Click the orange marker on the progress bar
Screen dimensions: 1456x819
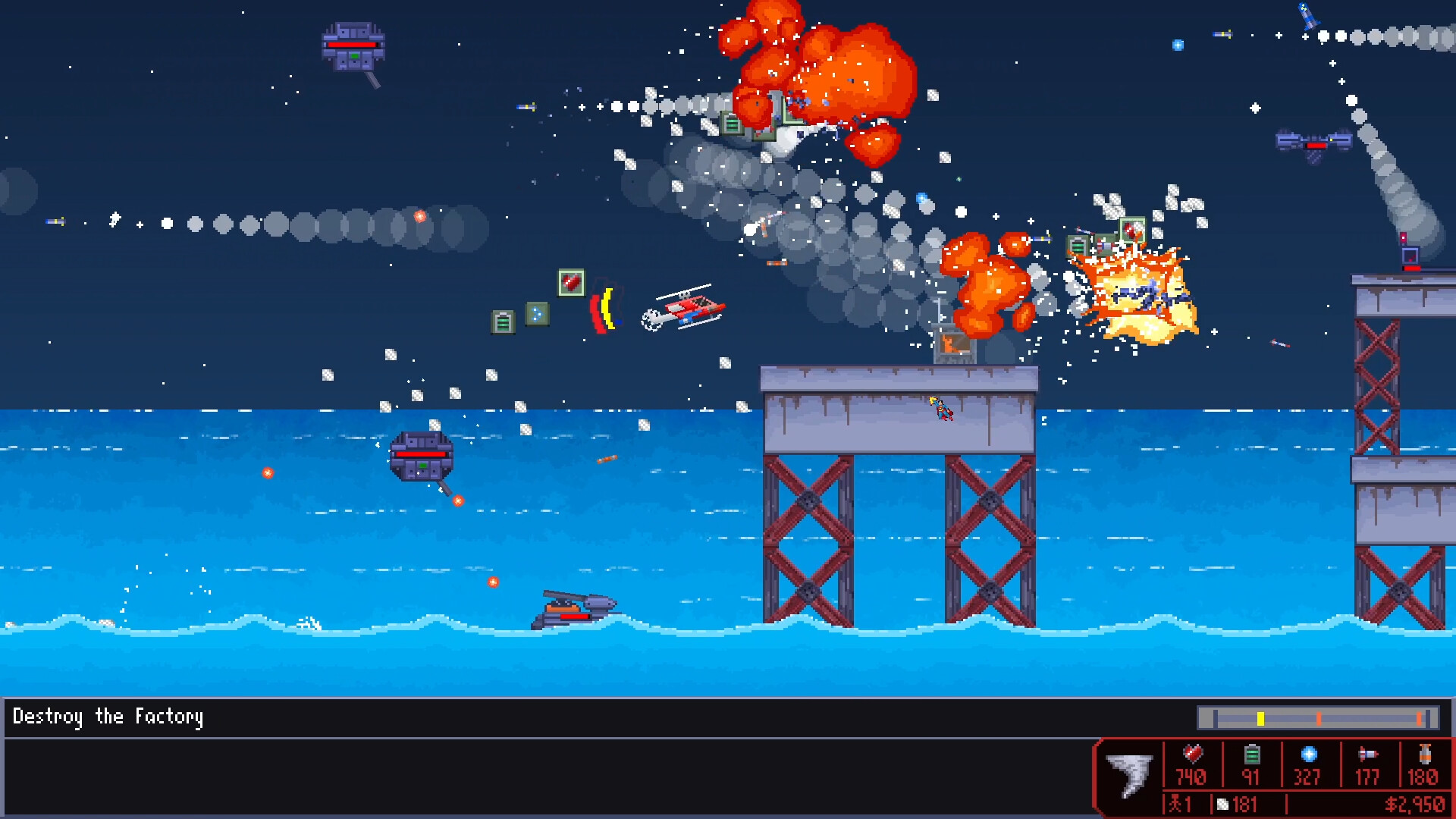[1319, 718]
